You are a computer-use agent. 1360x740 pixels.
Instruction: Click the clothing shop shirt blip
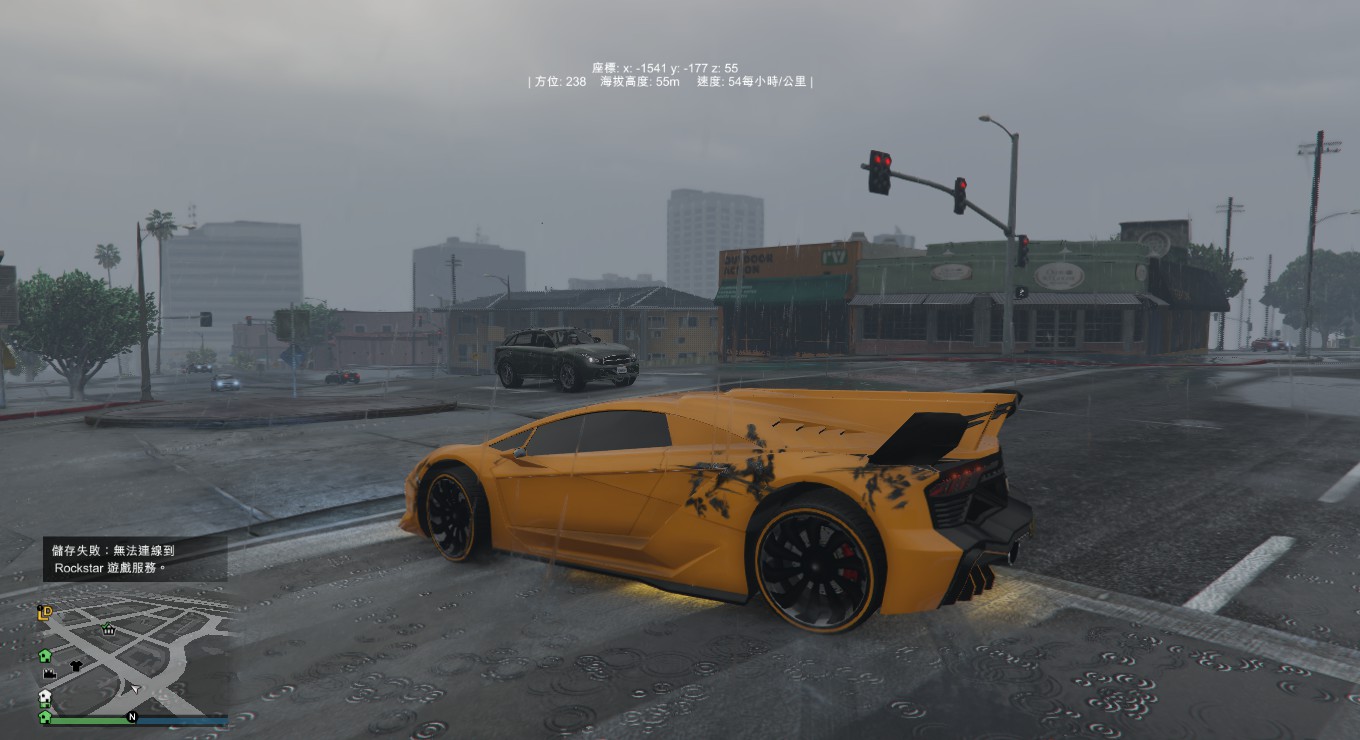pos(75,666)
